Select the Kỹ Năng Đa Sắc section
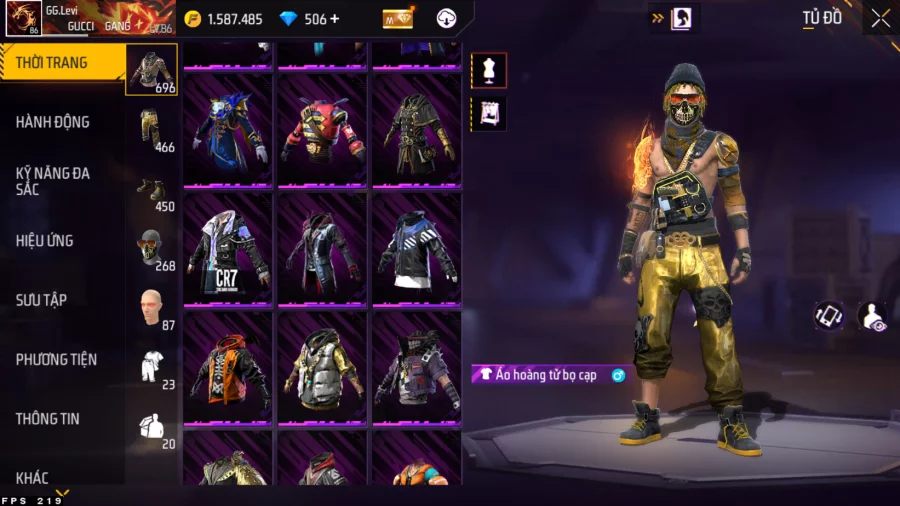The width and height of the screenshot is (900, 506). point(53,181)
